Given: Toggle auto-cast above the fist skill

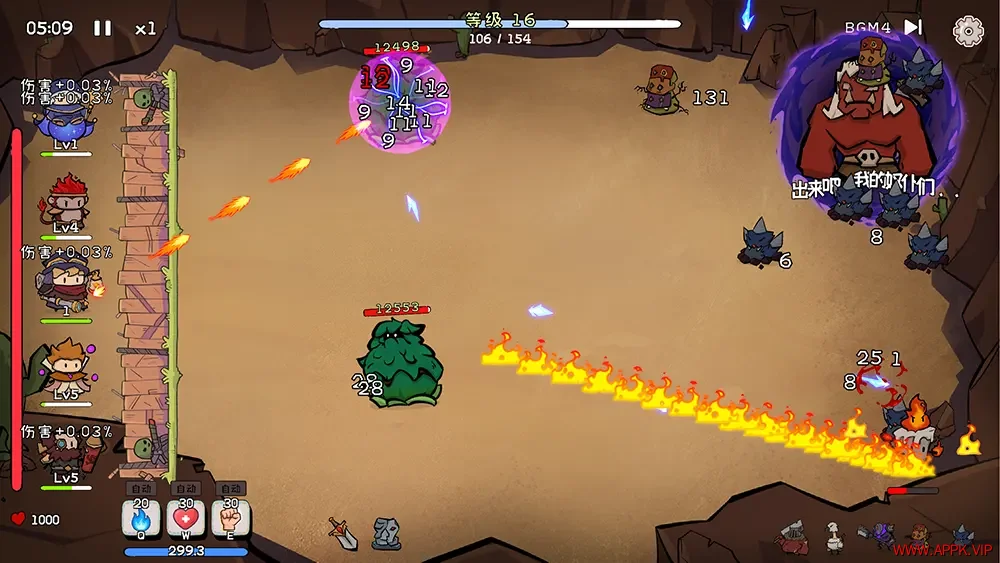Looking at the screenshot, I should [231, 489].
